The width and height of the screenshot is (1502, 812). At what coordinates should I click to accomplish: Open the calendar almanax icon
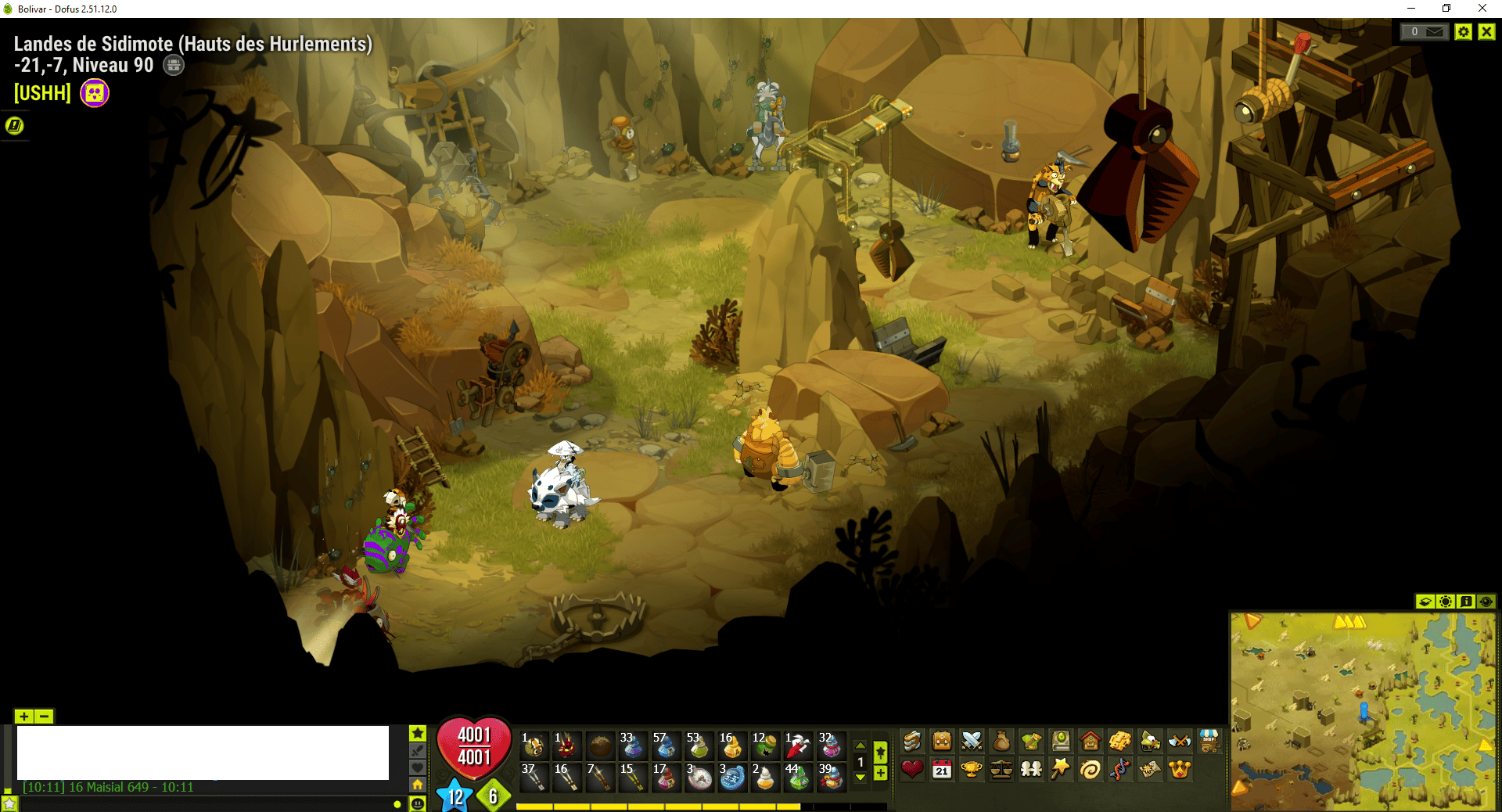[x=942, y=770]
